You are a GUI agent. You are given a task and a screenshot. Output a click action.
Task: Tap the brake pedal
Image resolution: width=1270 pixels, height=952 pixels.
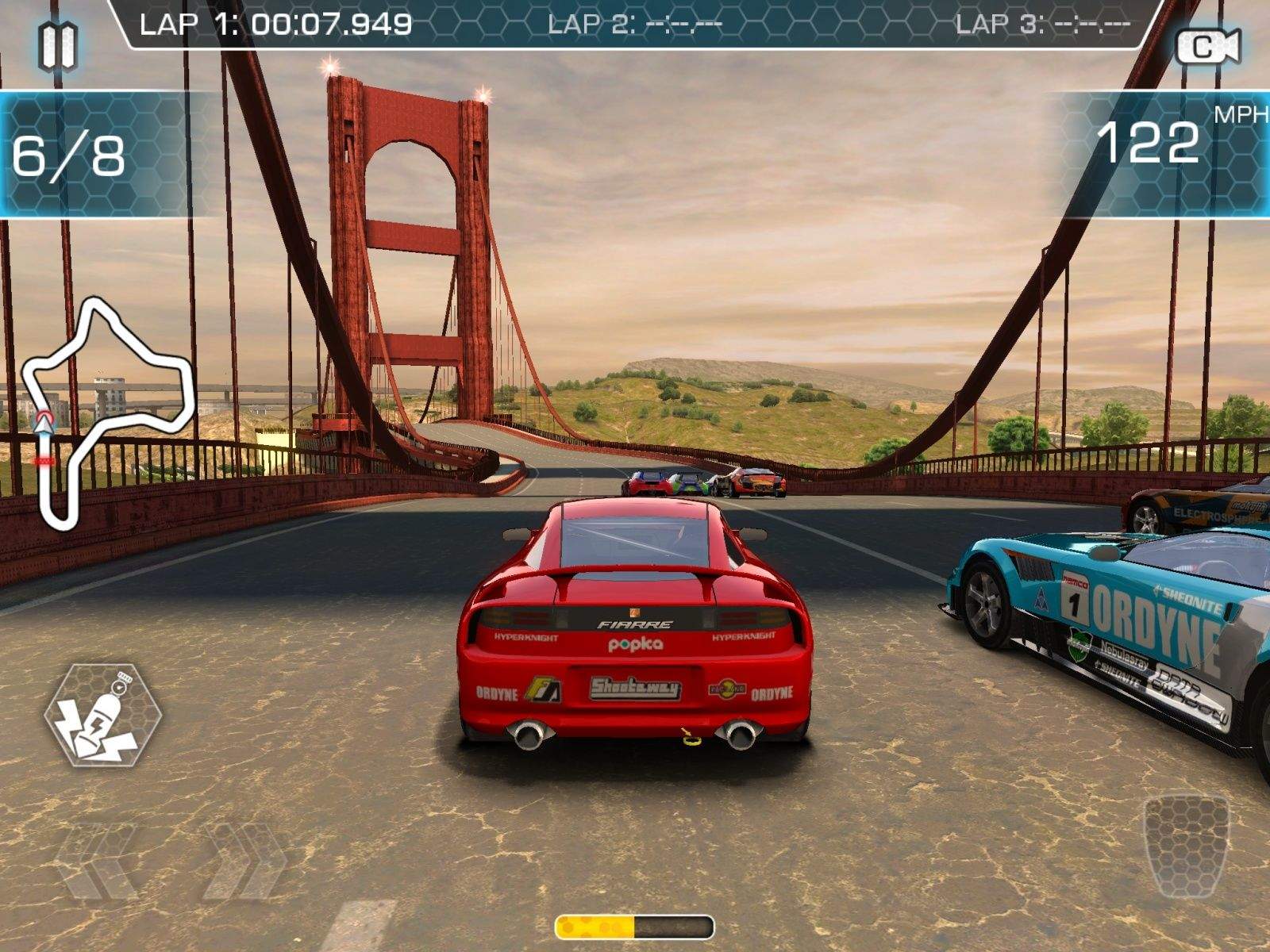click(1186, 843)
